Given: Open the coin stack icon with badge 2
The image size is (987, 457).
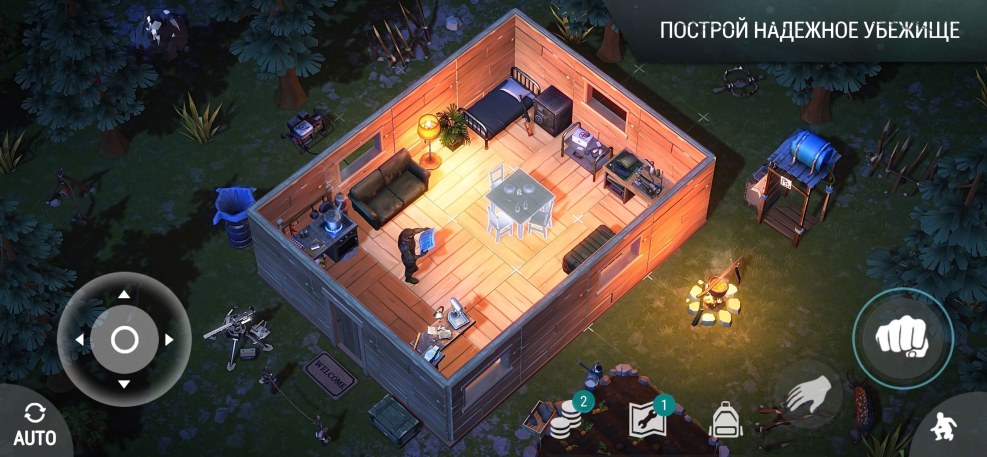Looking at the screenshot, I should [568, 420].
